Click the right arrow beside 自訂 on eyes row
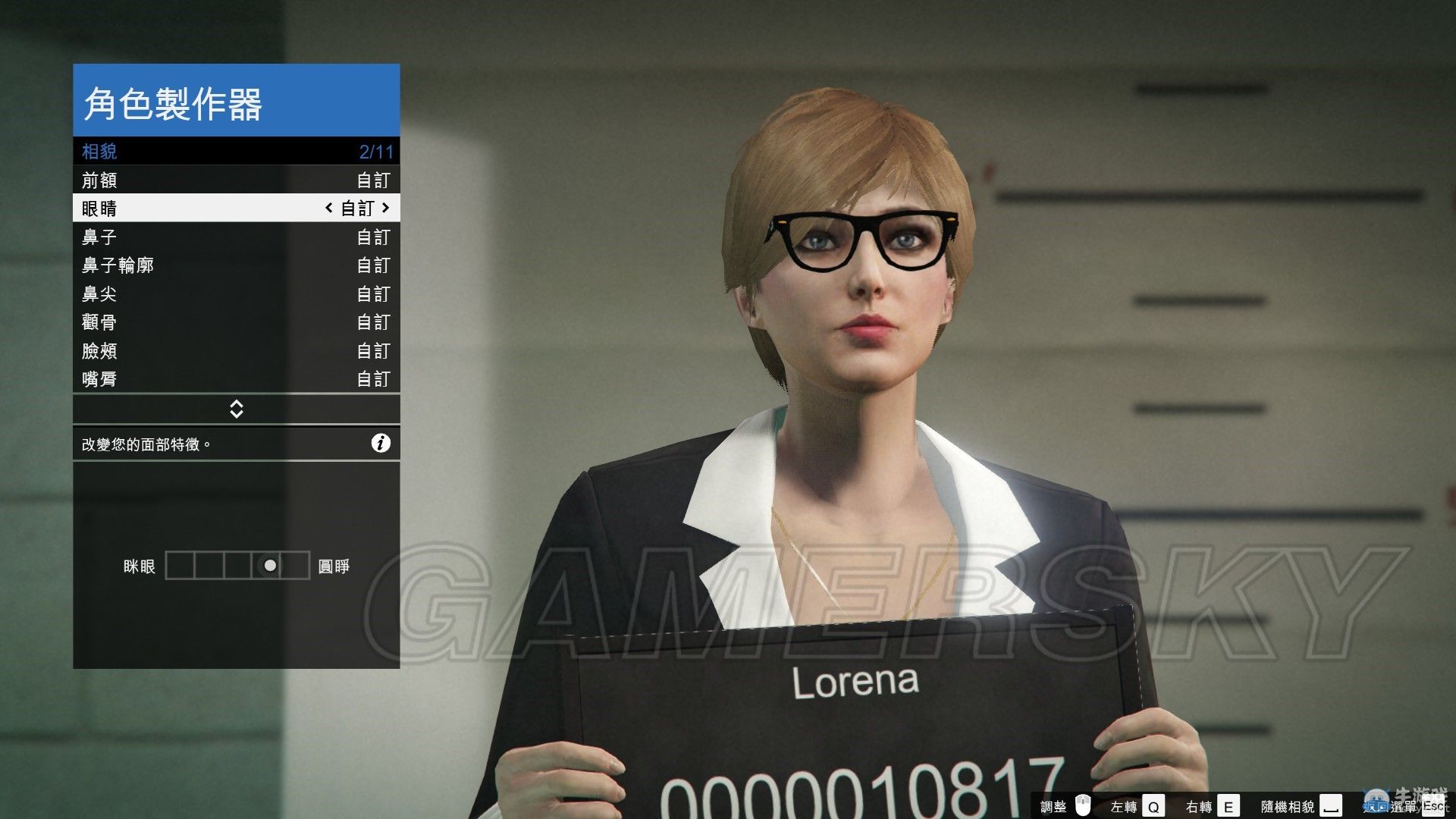This screenshot has width=1456, height=819. pyautogui.click(x=386, y=208)
